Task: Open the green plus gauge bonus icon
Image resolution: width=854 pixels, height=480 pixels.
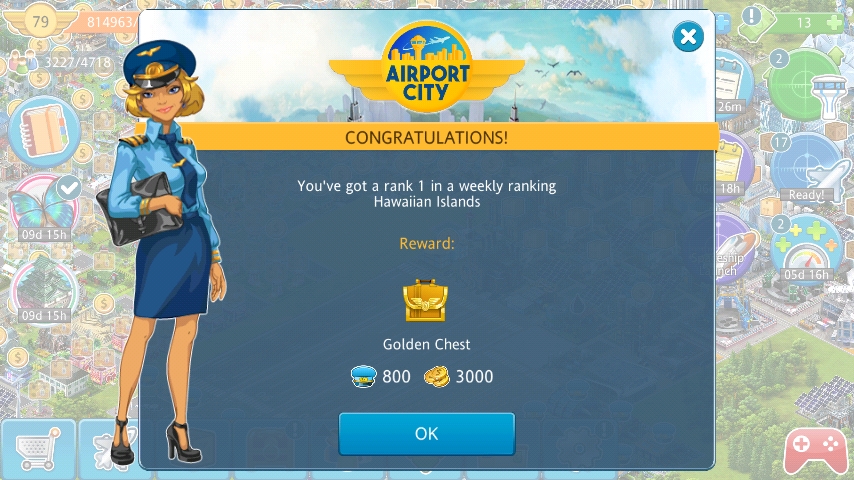Action: tap(806, 247)
